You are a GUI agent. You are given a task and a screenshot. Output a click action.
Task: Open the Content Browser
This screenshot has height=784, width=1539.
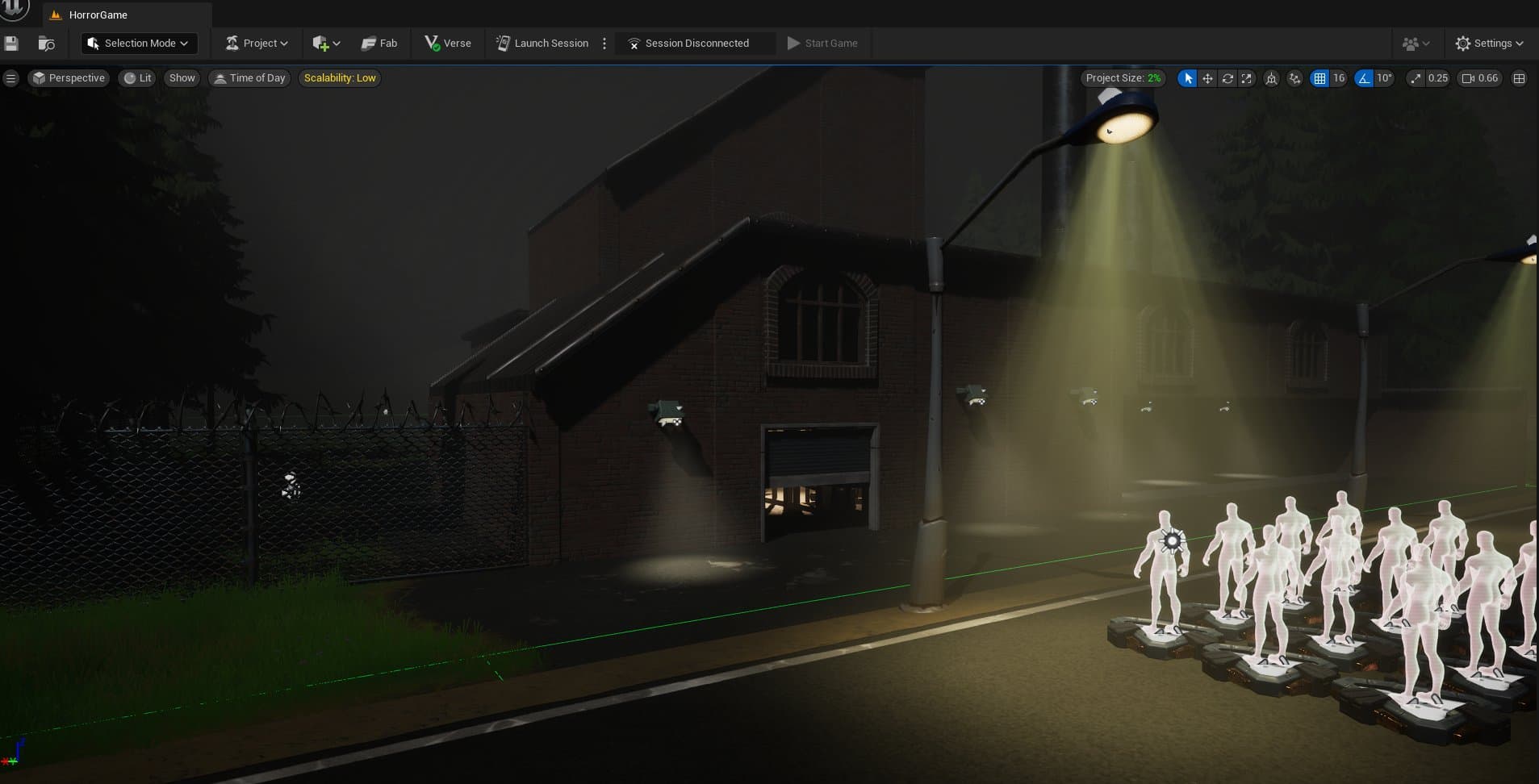point(46,43)
